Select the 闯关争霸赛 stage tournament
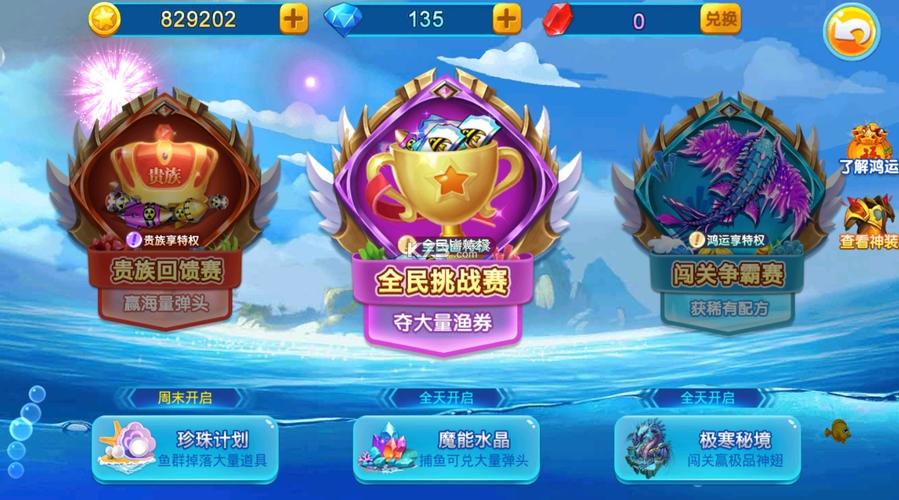 pyautogui.click(x=729, y=210)
